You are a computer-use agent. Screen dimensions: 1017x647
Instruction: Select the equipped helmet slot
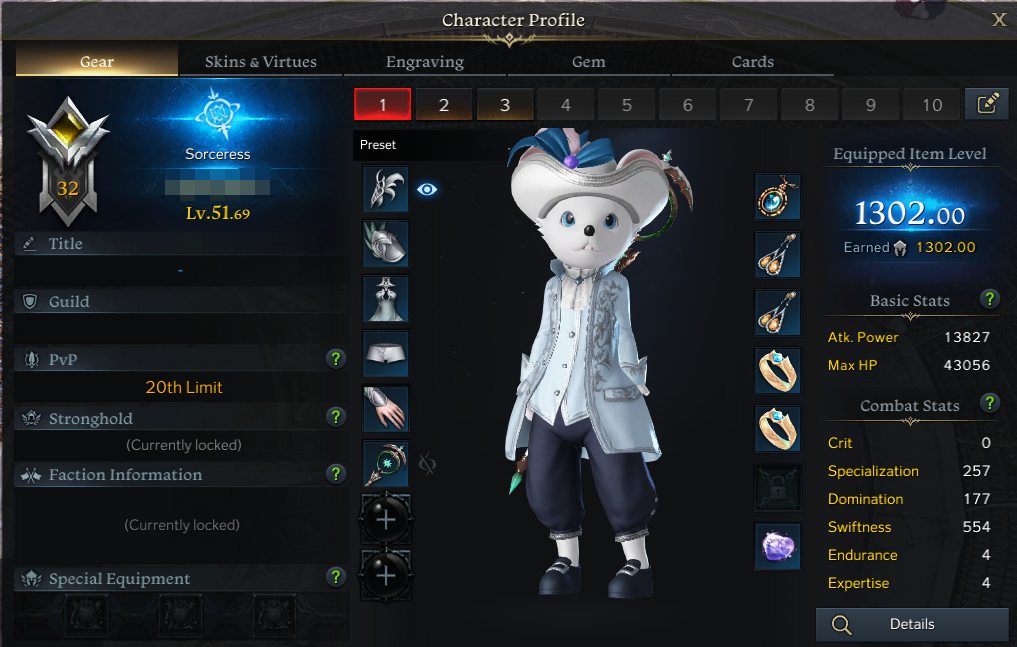(385, 189)
